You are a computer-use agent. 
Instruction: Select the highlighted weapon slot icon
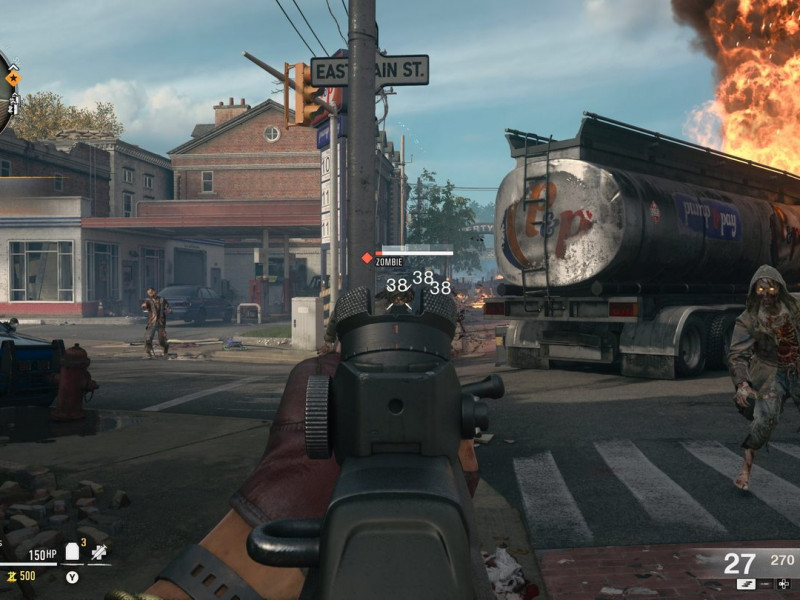[746, 583]
